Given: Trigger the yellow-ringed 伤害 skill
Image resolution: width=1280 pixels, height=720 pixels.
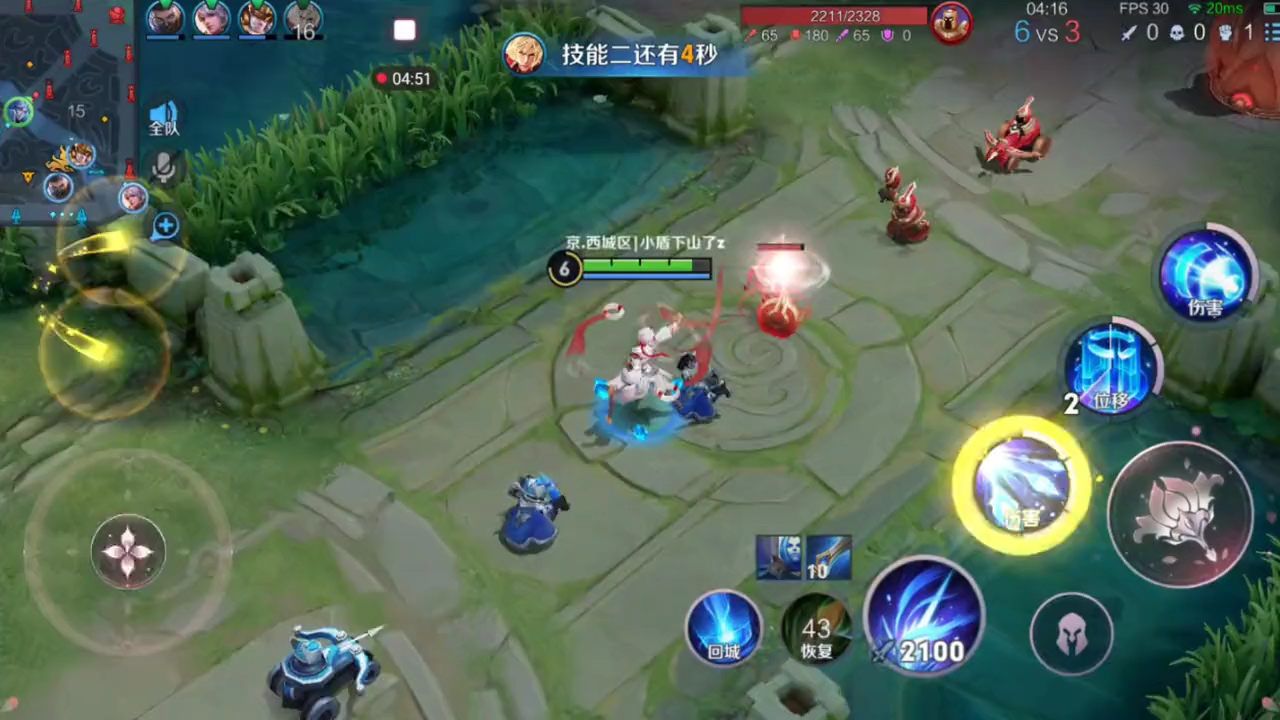Looking at the screenshot, I should (1021, 486).
